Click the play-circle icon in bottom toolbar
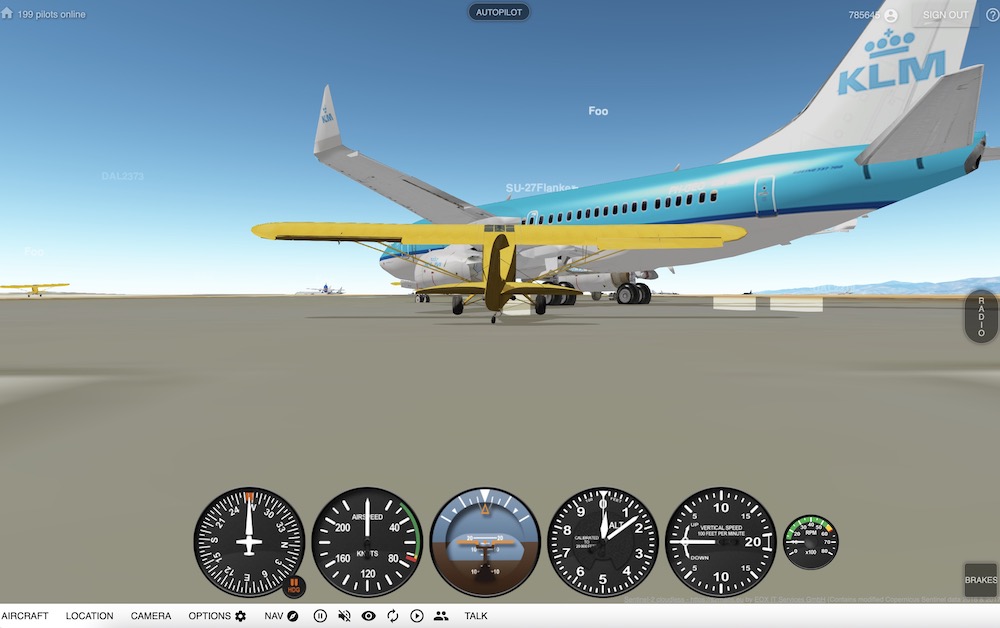The width and height of the screenshot is (1000, 628). (417, 616)
